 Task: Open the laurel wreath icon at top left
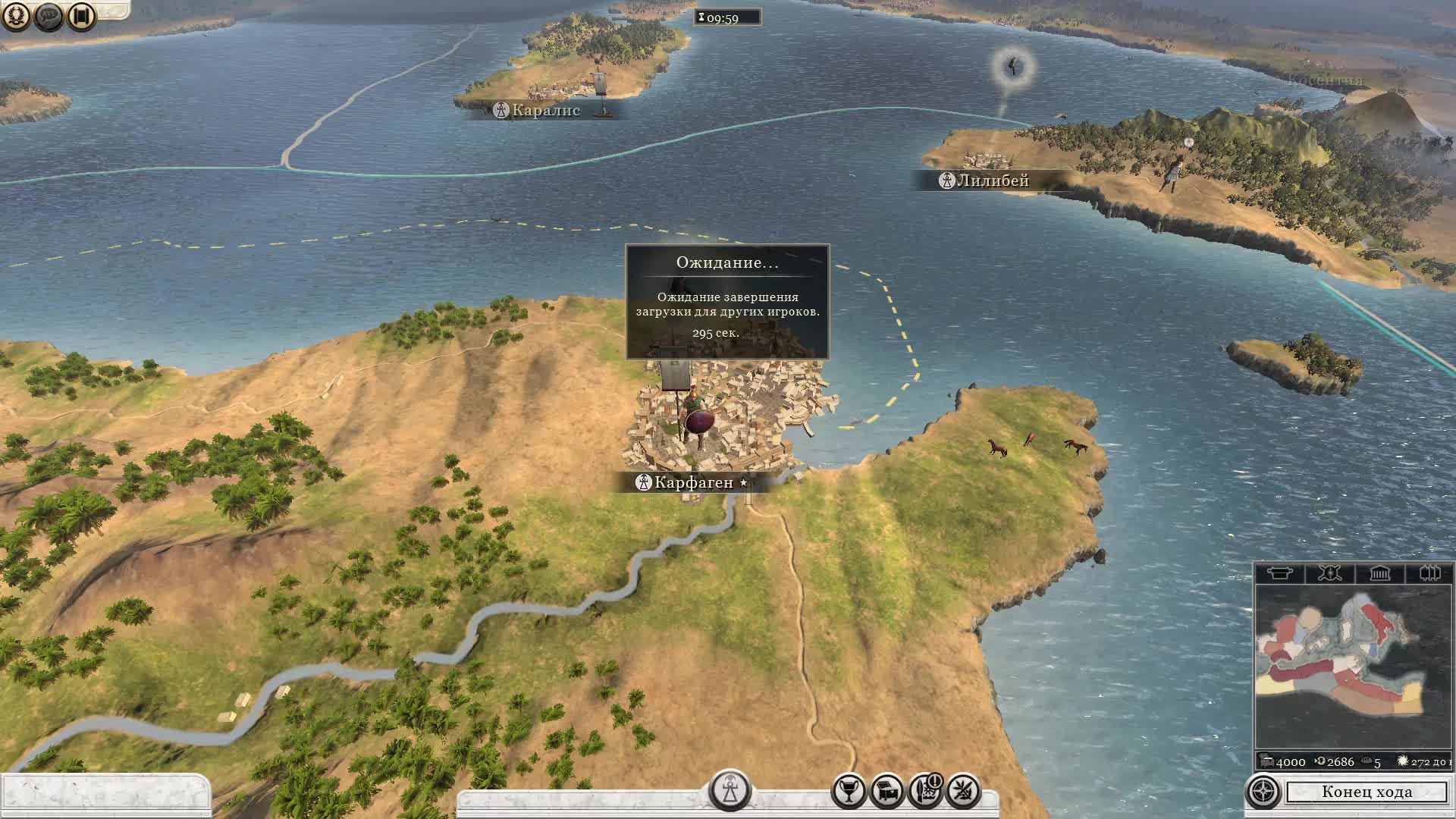pos(16,16)
